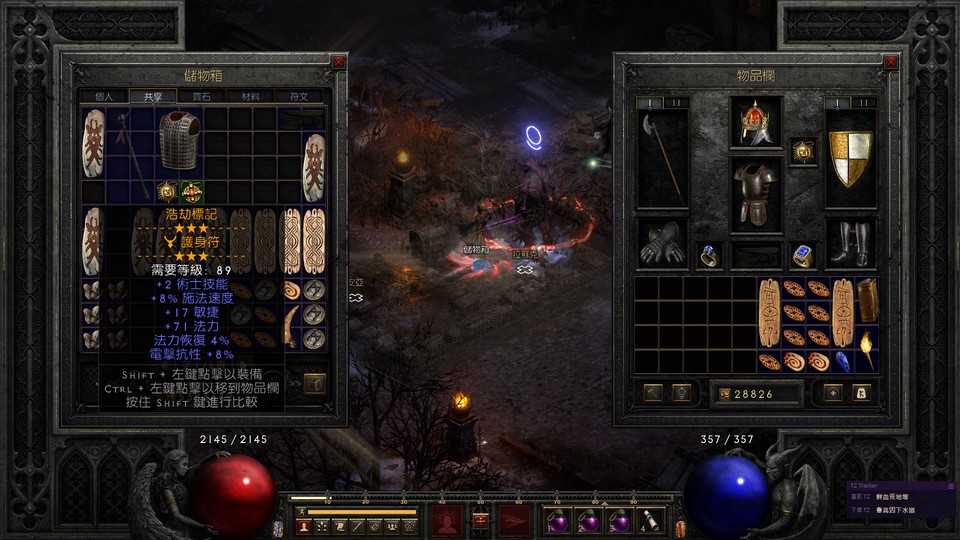960x540 pixels.
Task: Click the equipped boots slot
Action: tap(851, 244)
